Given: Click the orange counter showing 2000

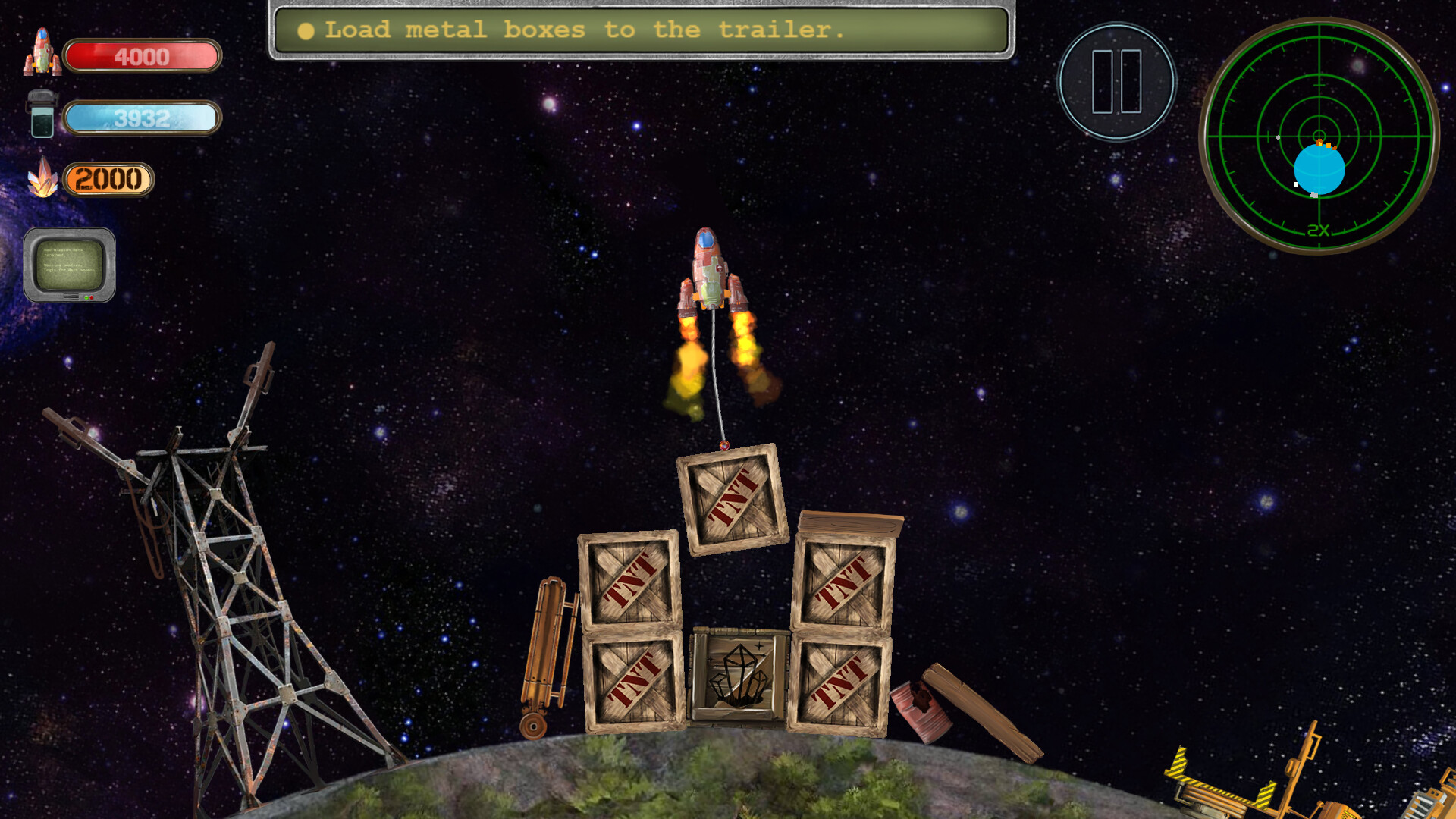Looking at the screenshot, I should [108, 180].
